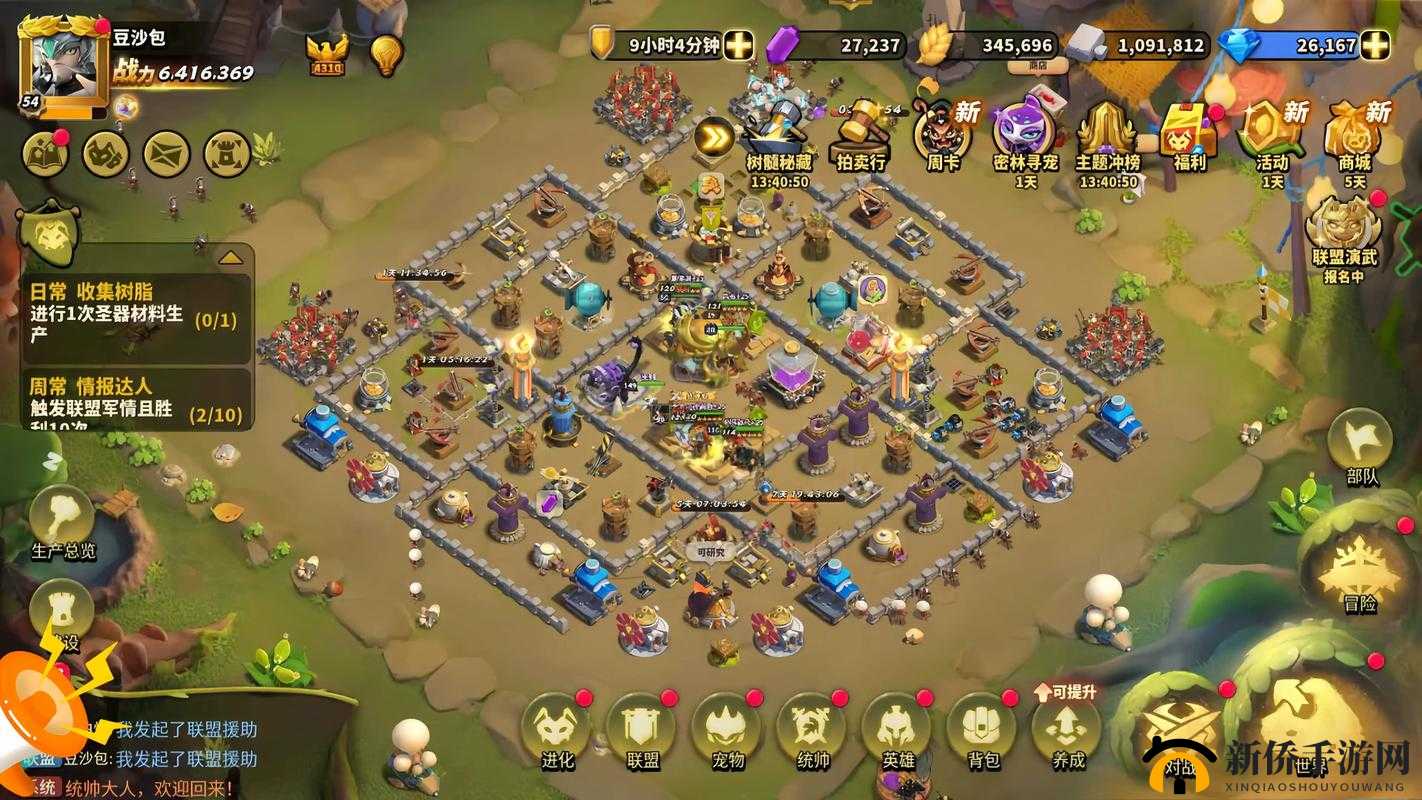Image resolution: width=1422 pixels, height=800 pixels.
Task: Open the 拍卖行 auction house
Action: tap(861, 135)
